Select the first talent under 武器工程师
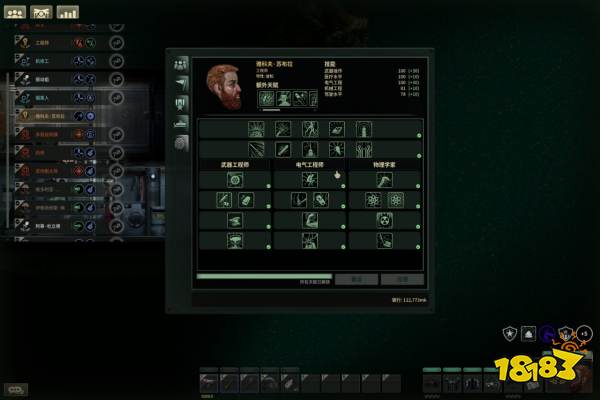The width and height of the screenshot is (600, 400). point(235,180)
